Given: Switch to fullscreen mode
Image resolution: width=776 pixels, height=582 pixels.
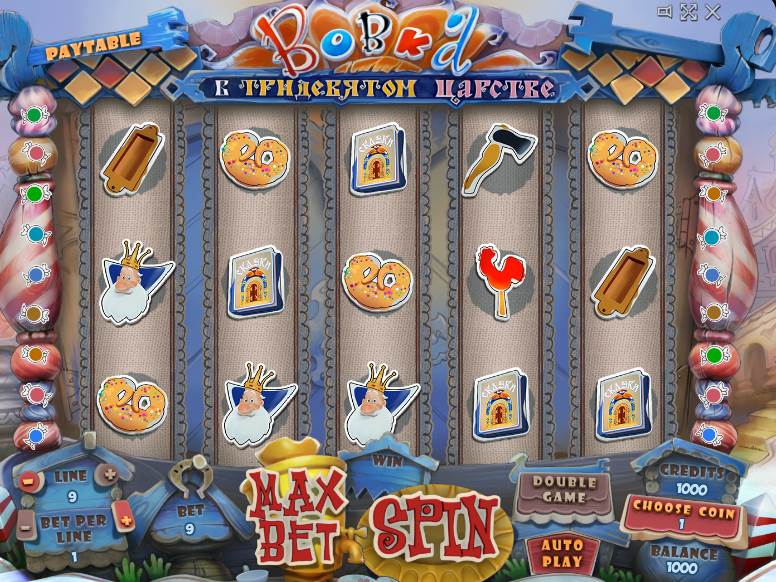Looking at the screenshot, I should 688,12.
